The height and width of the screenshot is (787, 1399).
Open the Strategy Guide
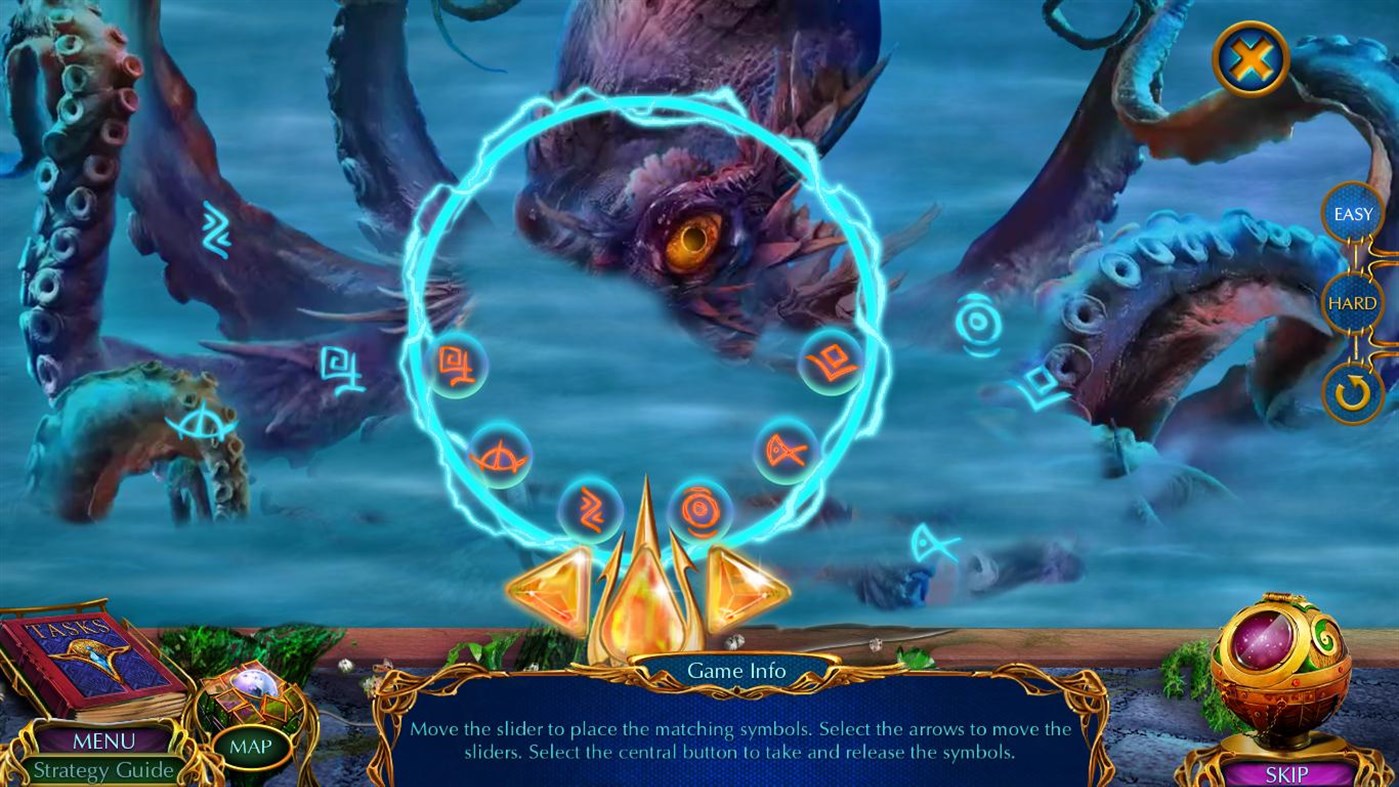pyautogui.click(x=103, y=771)
